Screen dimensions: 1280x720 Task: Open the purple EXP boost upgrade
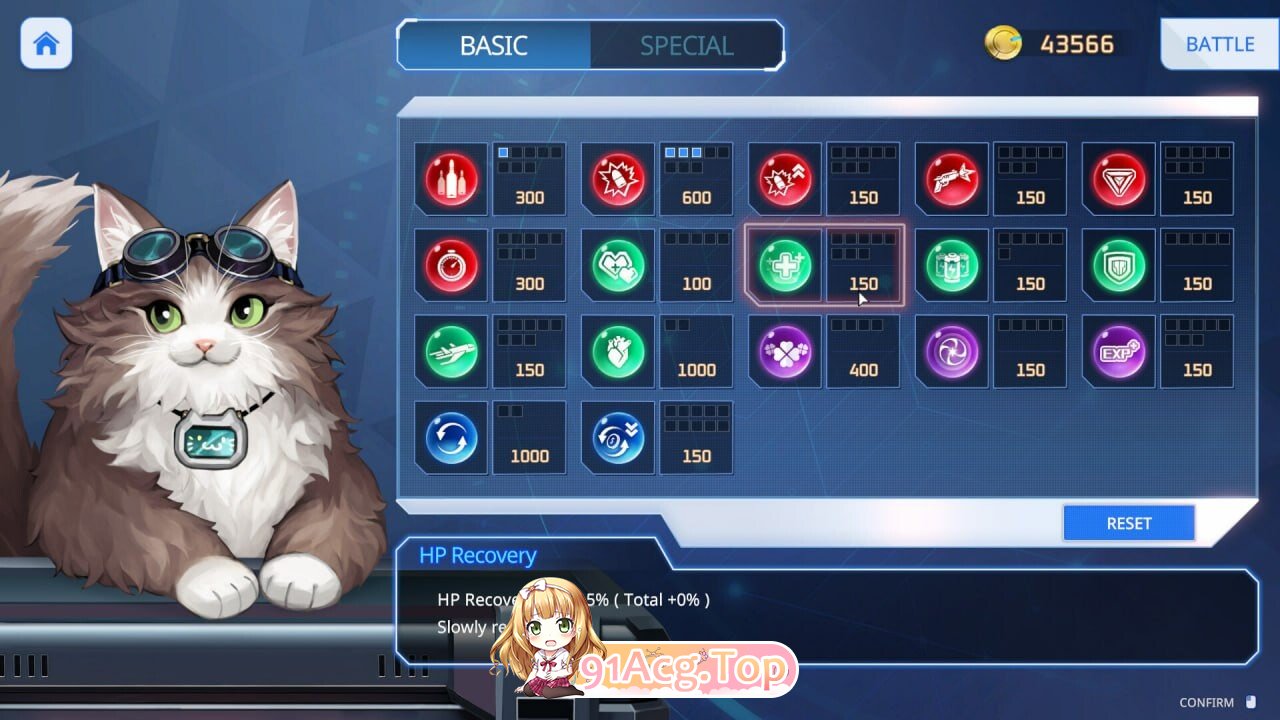[x=1118, y=352]
